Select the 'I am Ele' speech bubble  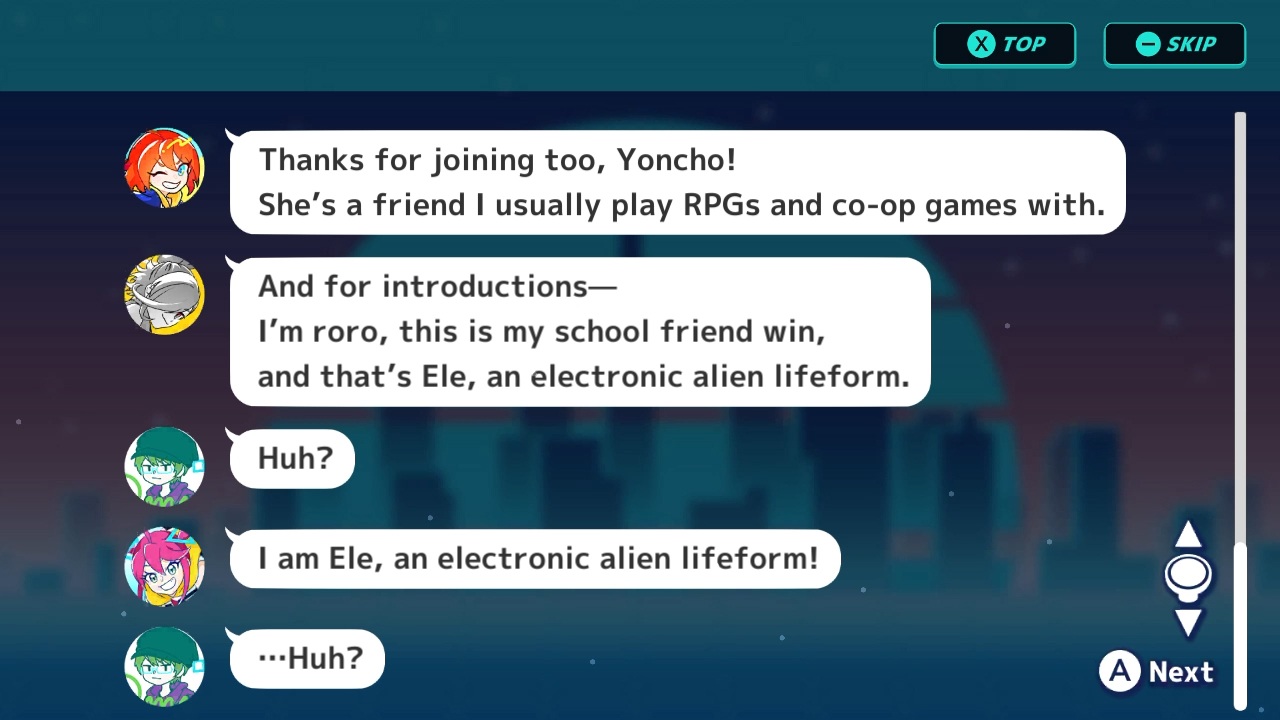point(535,558)
